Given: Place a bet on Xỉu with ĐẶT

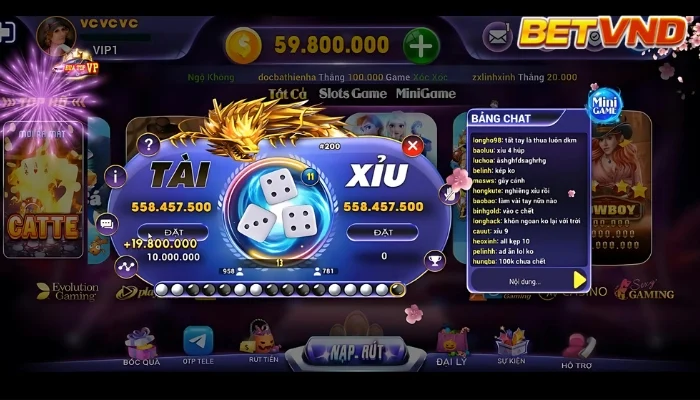Looking at the screenshot, I should point(381,232).
